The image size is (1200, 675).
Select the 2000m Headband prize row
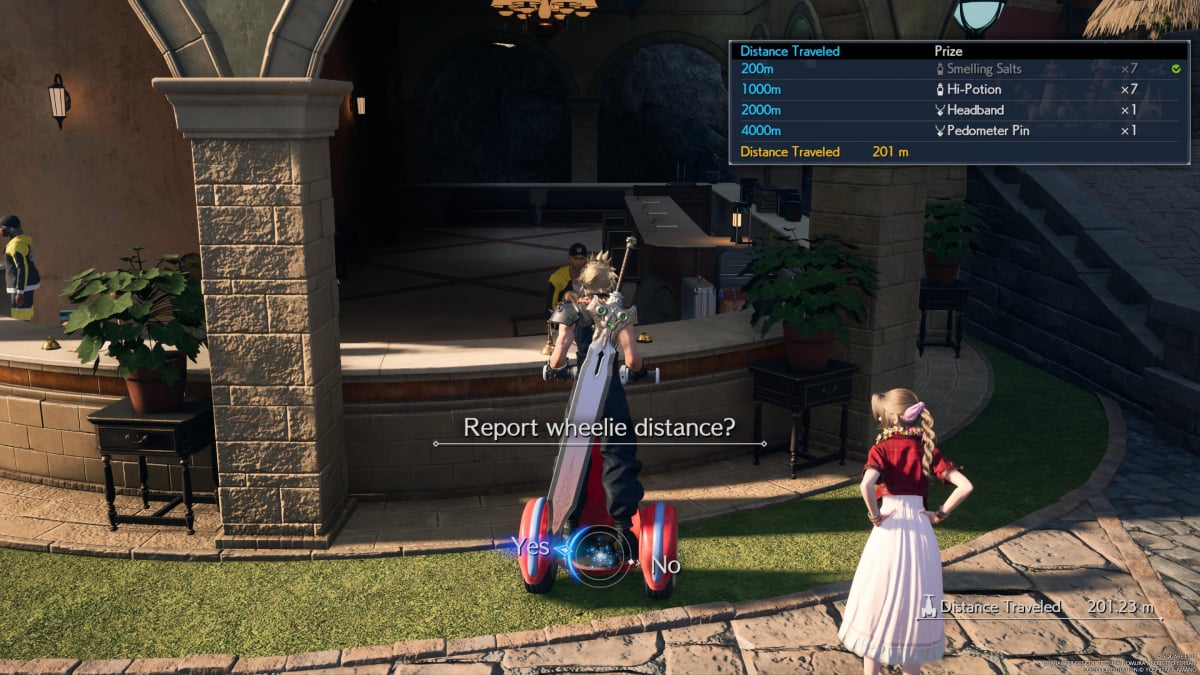(x=958, y=110)
